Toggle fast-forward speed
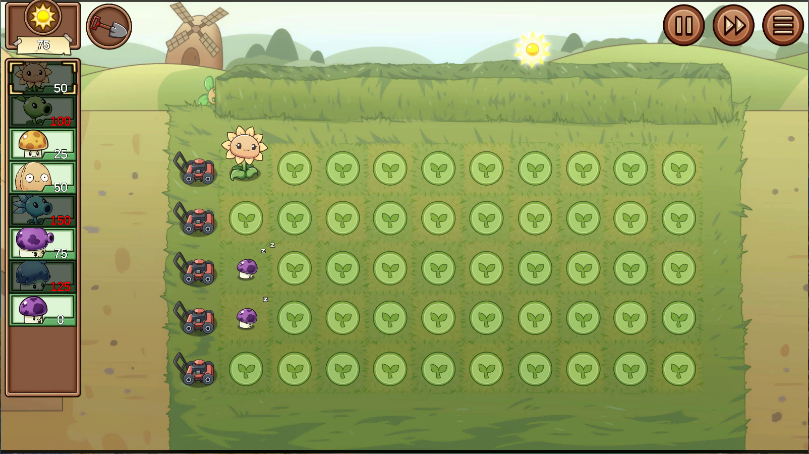 pyautogui.click(x=733, y=25)
